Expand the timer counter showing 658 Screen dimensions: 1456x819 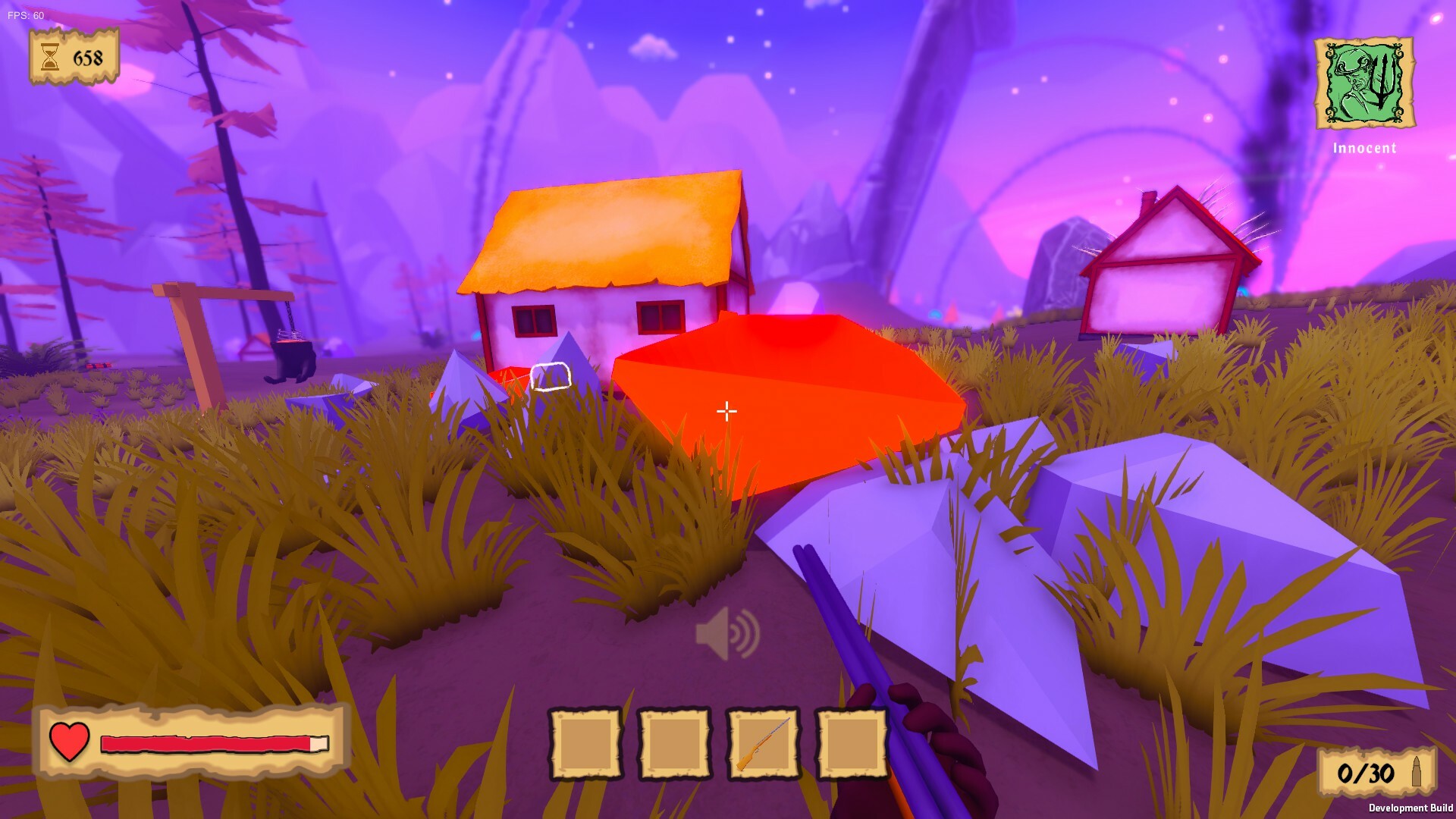tap(86, 55)
